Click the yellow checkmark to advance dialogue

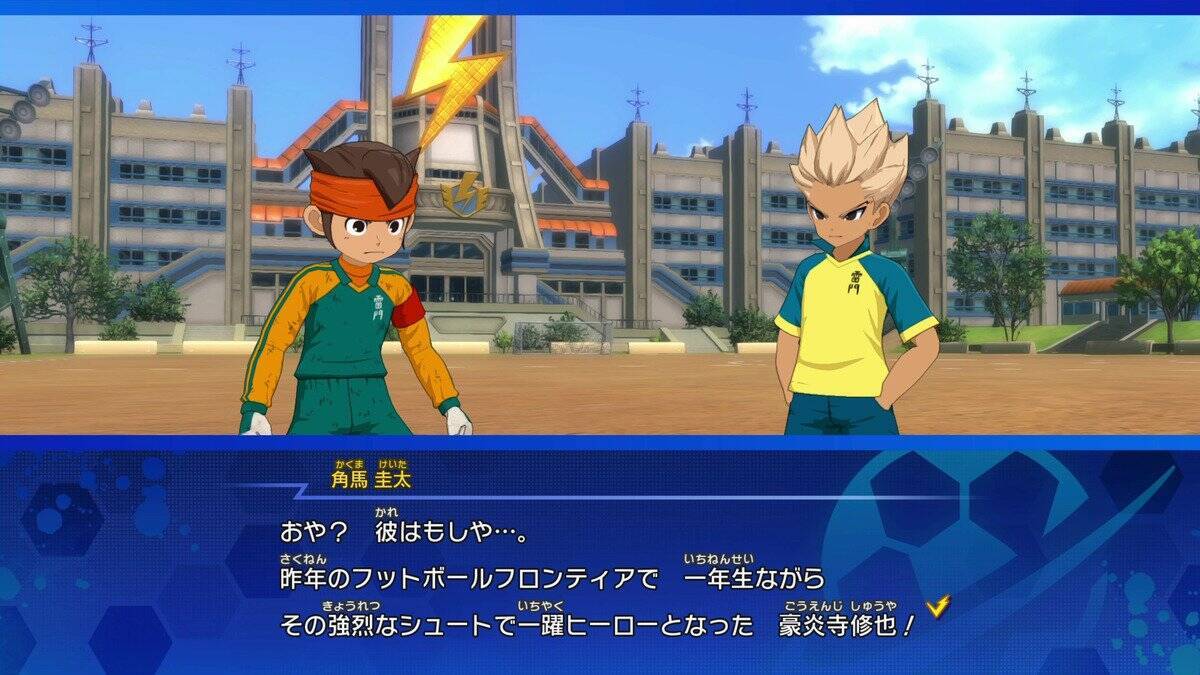[x=937, y=605]
